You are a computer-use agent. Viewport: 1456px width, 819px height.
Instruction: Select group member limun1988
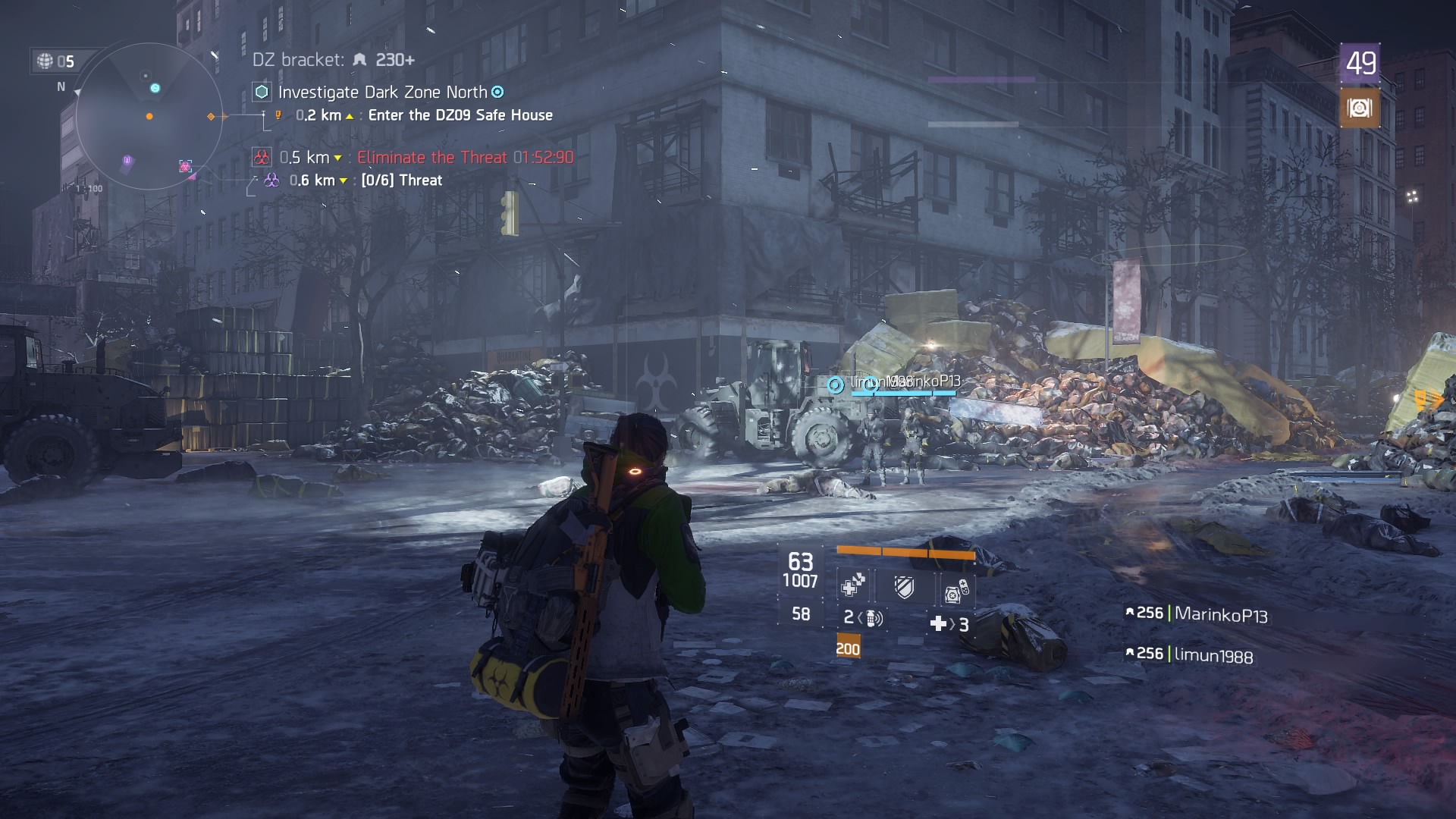(1213, 655)
